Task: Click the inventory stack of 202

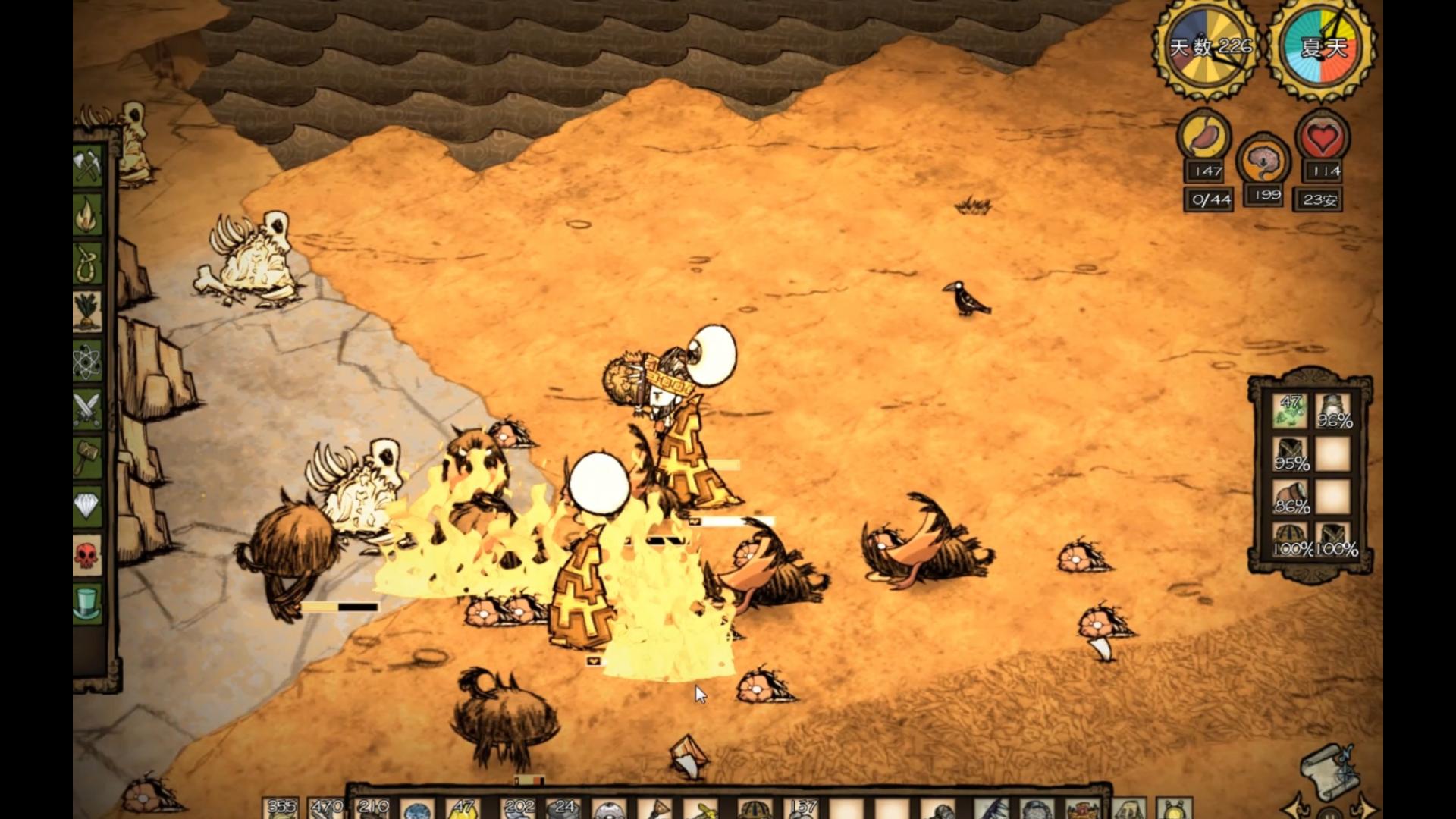Action: tap(519, 808)
